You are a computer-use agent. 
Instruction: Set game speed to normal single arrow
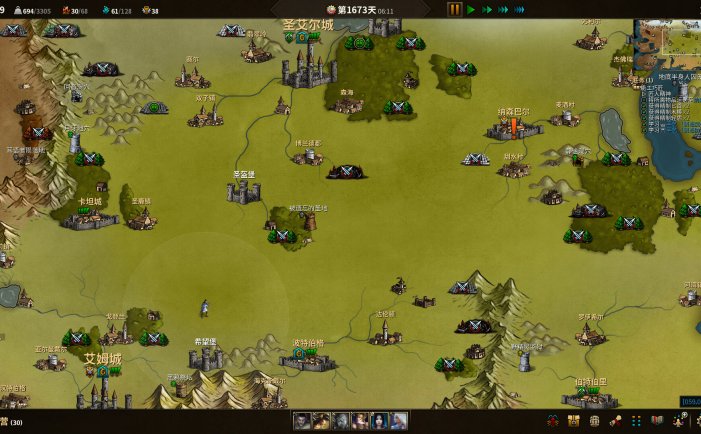(471, 9)
